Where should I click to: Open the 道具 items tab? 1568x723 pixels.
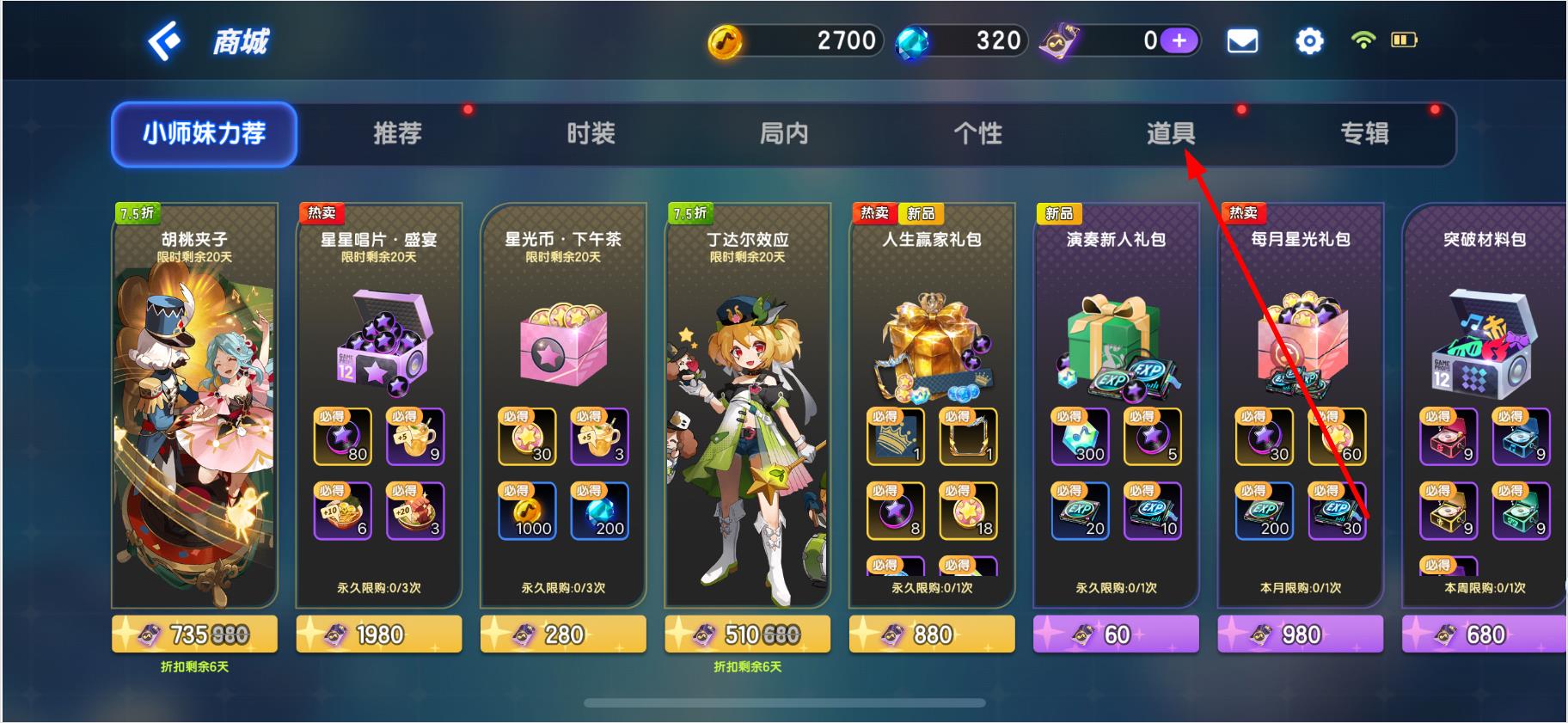[x=1171, y=133]
